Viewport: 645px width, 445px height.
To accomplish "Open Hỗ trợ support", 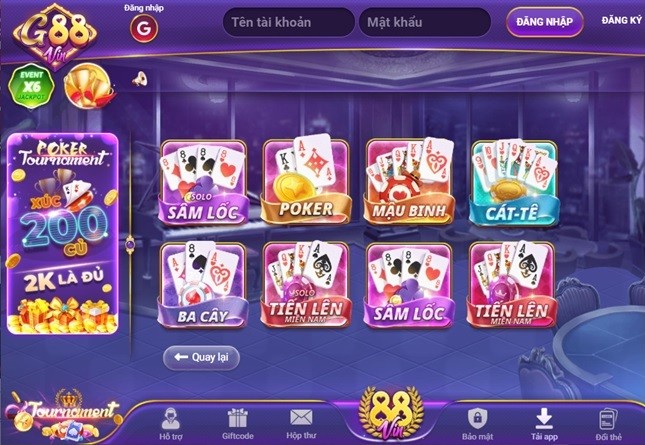I will (171, 423).
